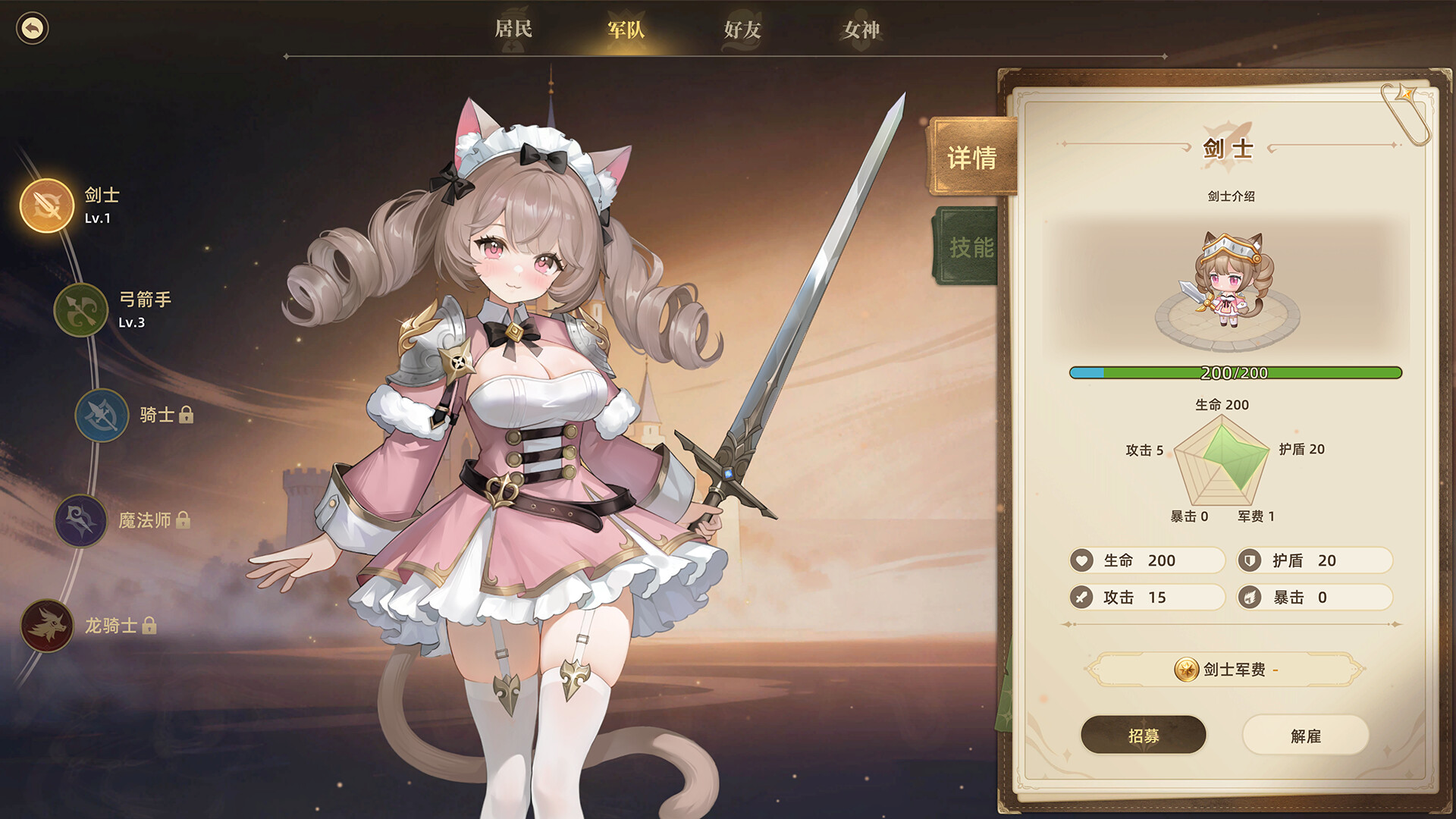This screenshot has width=1456, height=819.
Task: Click the 剑士军费 cost field
Action: click(1225, 670)
